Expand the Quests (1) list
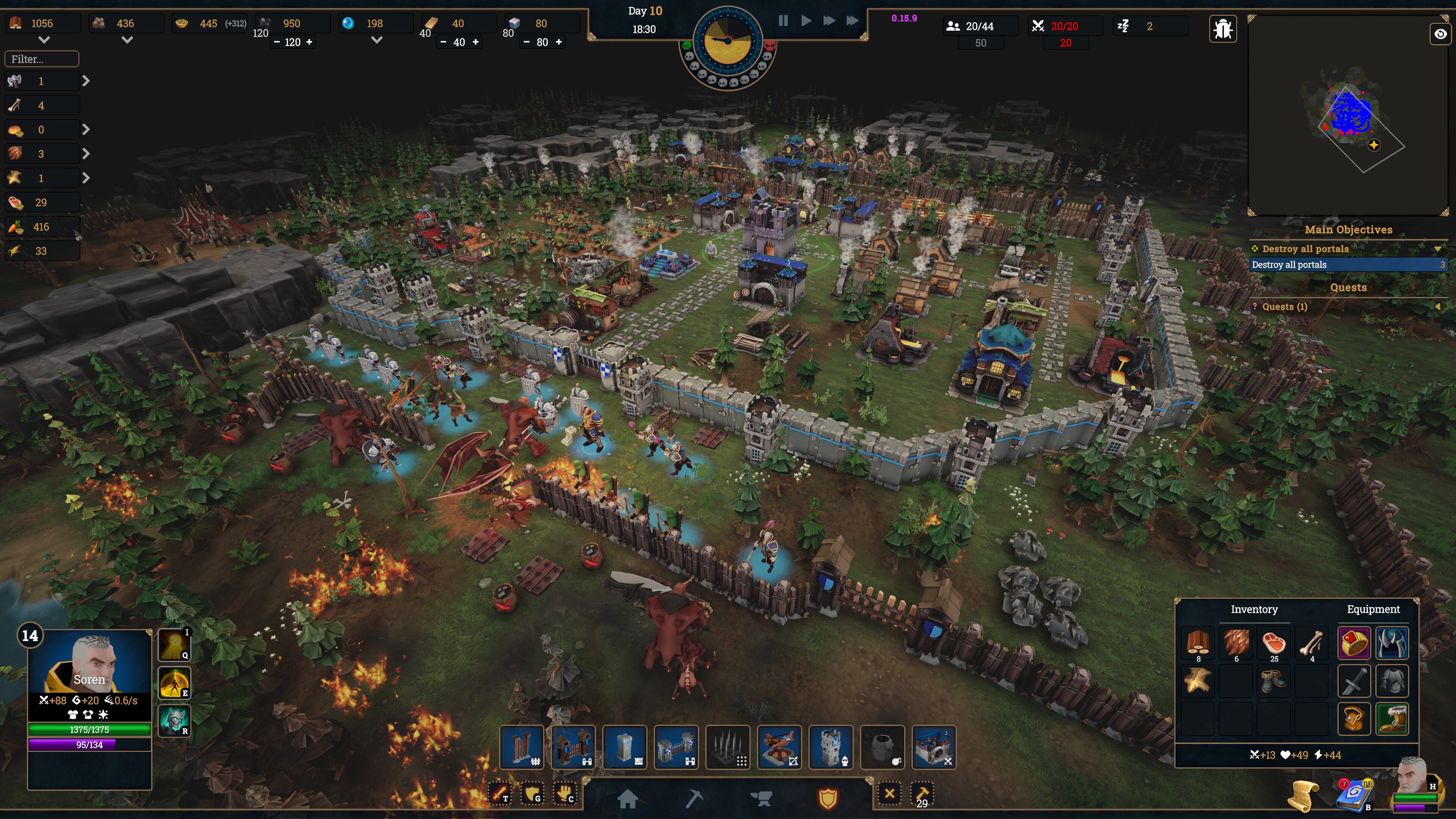Screen dimensions: 1456x819 click(1437, 306)
